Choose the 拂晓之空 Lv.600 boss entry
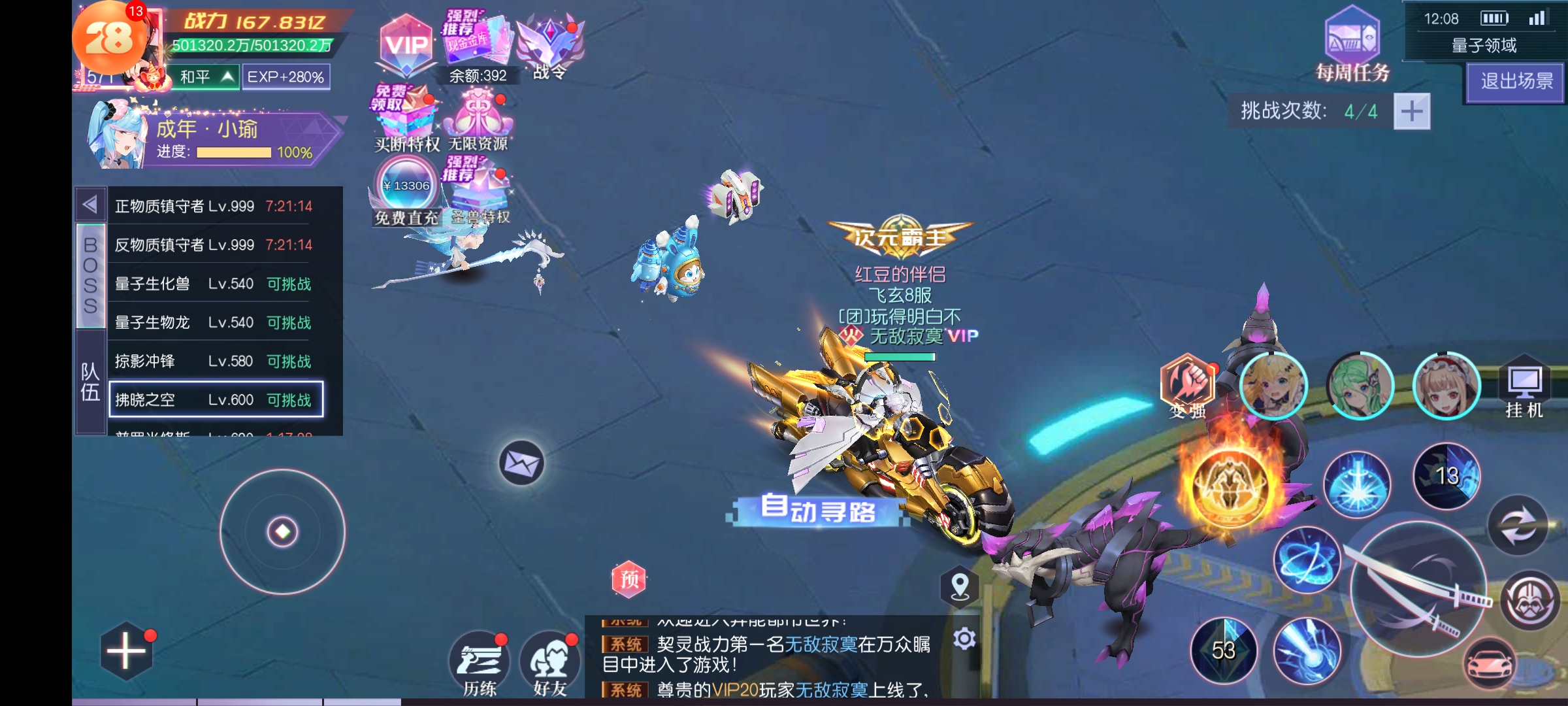1568x706 pixels. coord(216,399)
